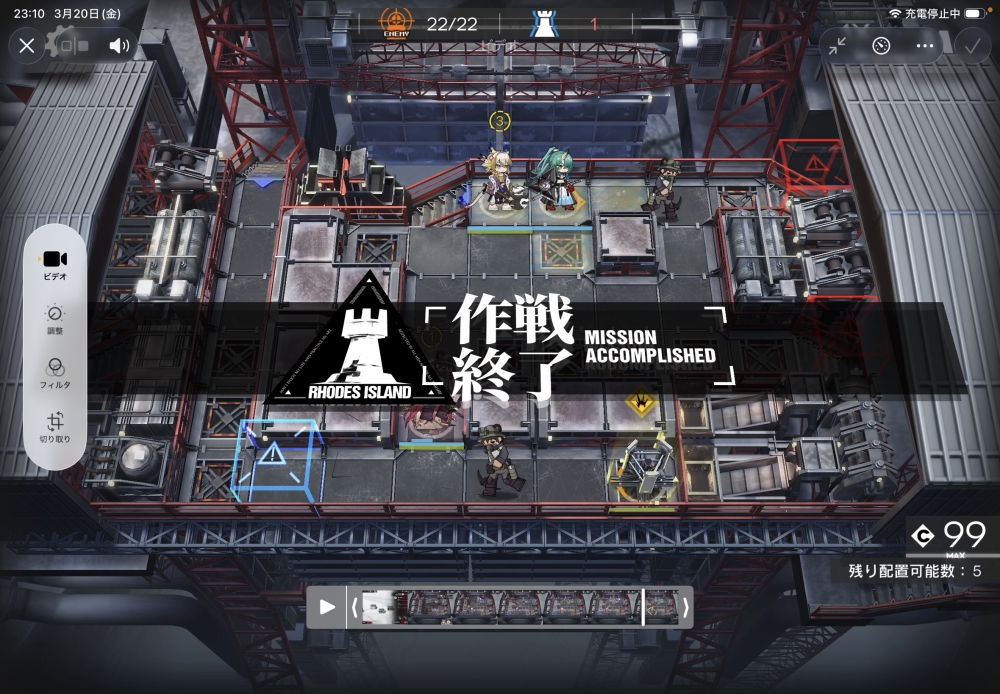This screenshot has height=694, width=1000.
Task: Choose the 切り取り crop tool
Action: click(55, 427)
